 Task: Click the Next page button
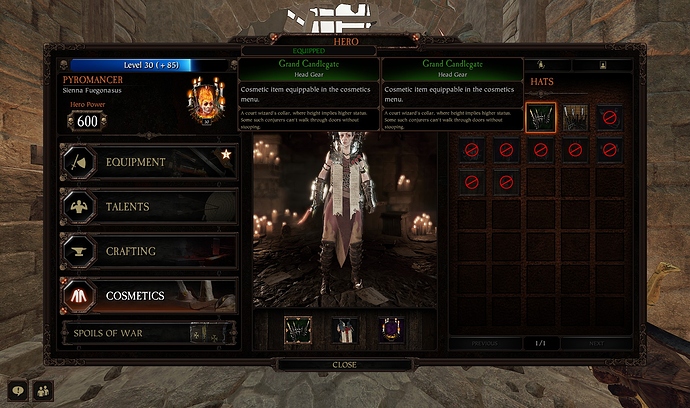pyautogui.click(x=595, y=343)
